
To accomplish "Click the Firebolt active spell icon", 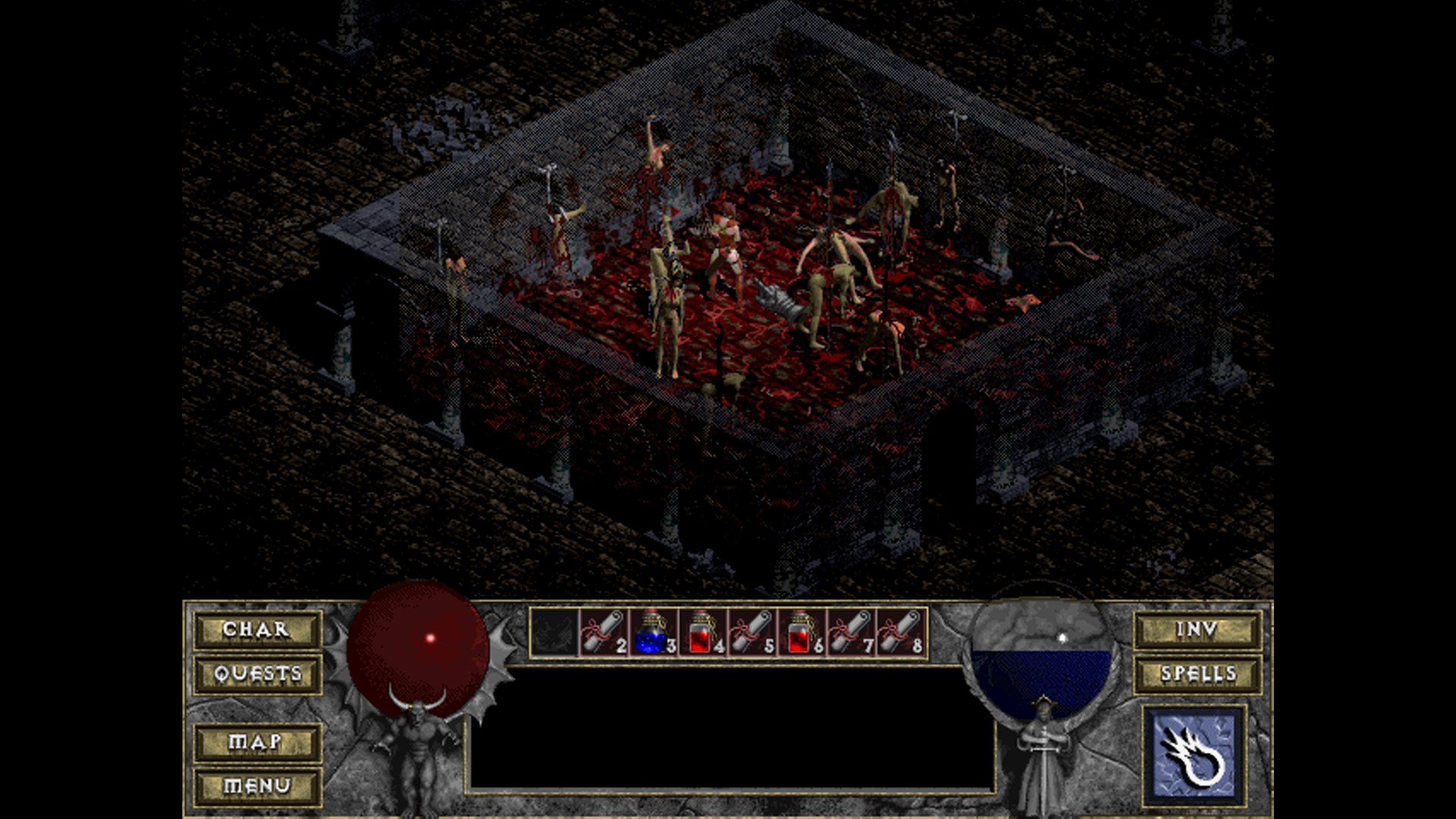I will pos(1194,755).
